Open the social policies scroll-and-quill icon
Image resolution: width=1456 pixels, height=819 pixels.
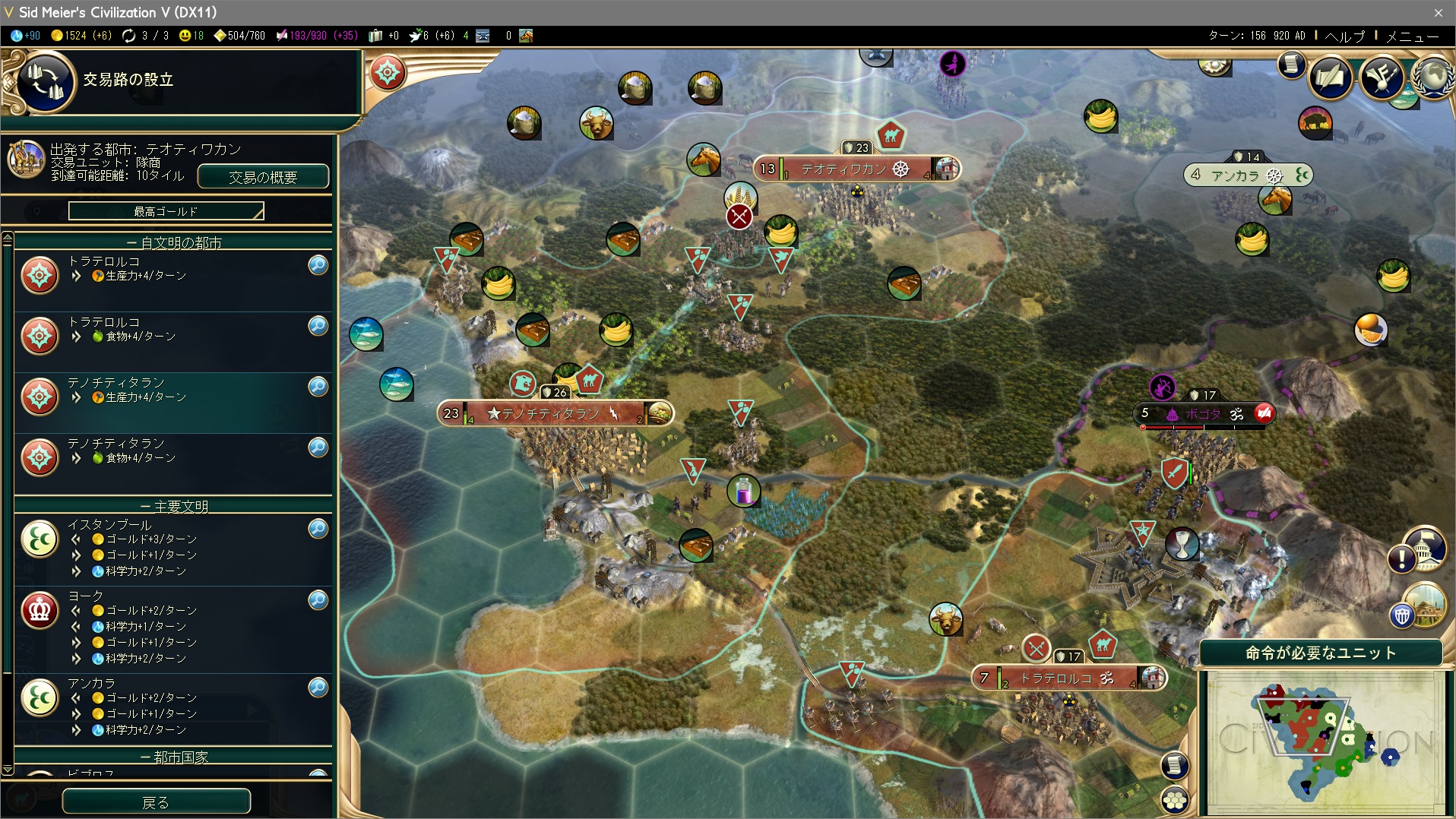pyautogui.click(x=1331, y=77)
